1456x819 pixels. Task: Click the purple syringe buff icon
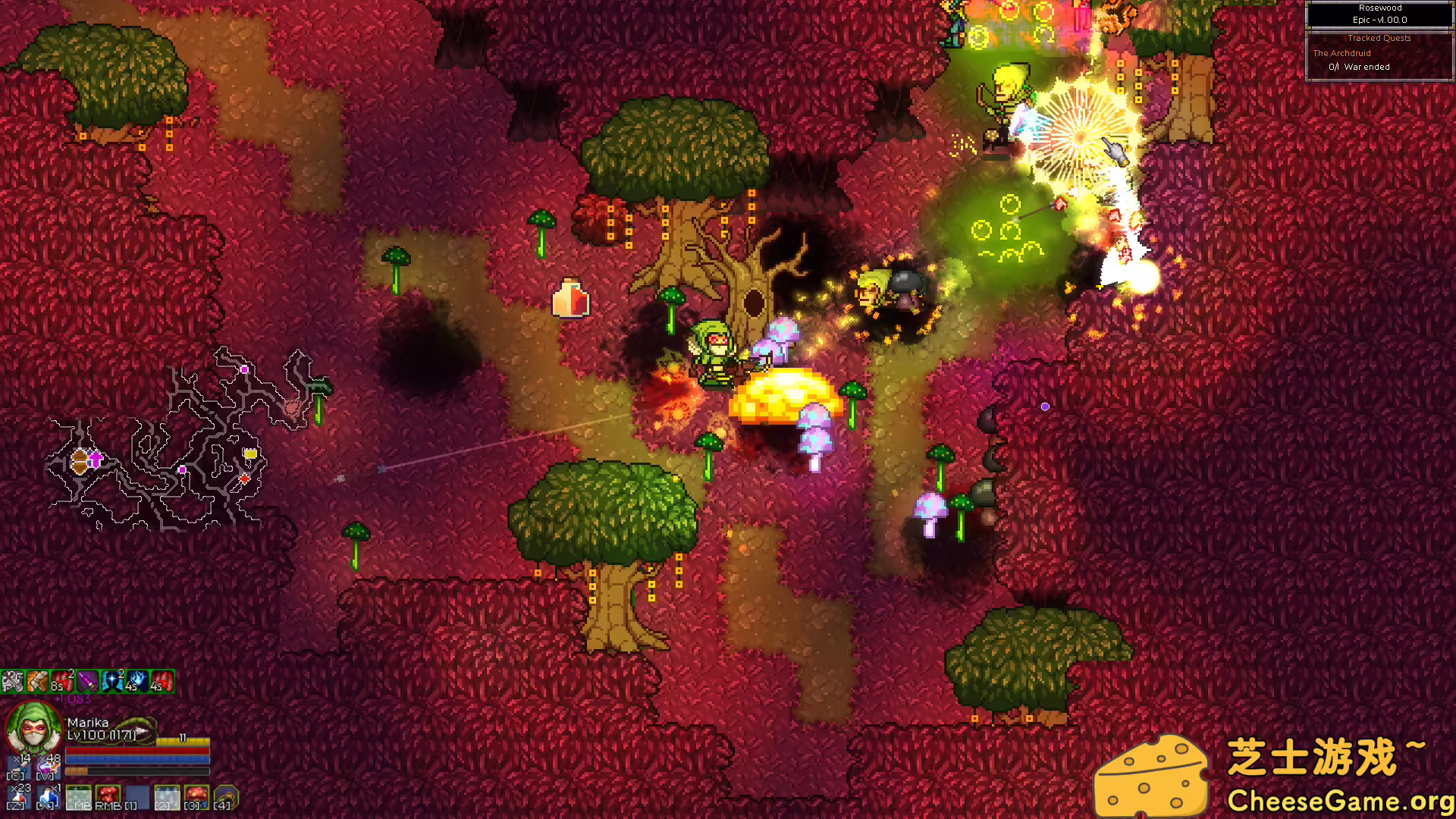click(x=88, y=681)
